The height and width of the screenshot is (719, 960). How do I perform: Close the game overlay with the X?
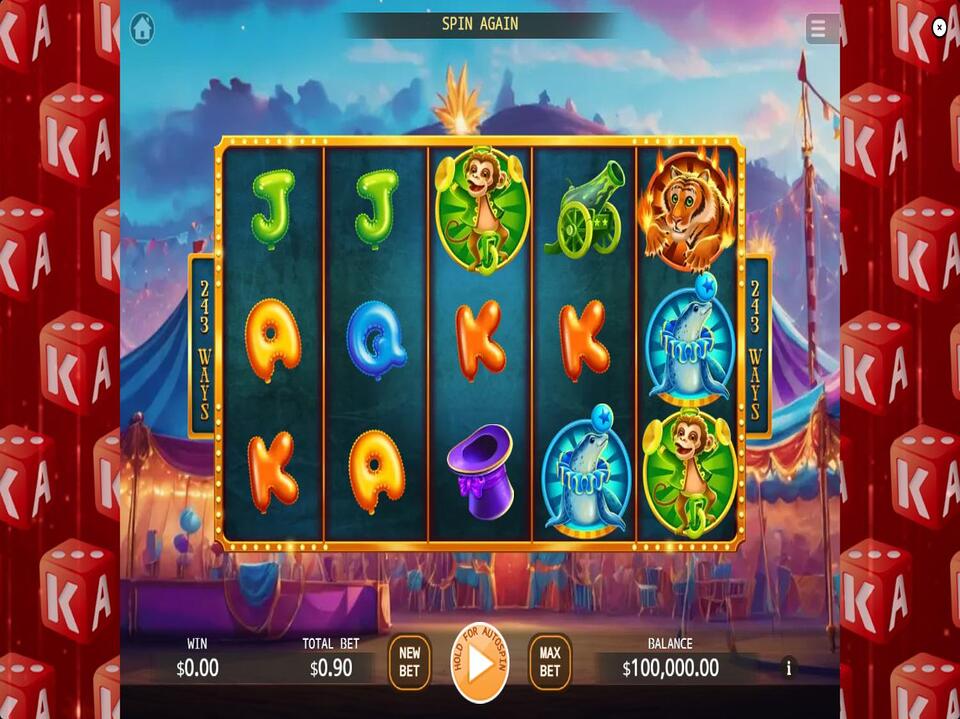939,28
